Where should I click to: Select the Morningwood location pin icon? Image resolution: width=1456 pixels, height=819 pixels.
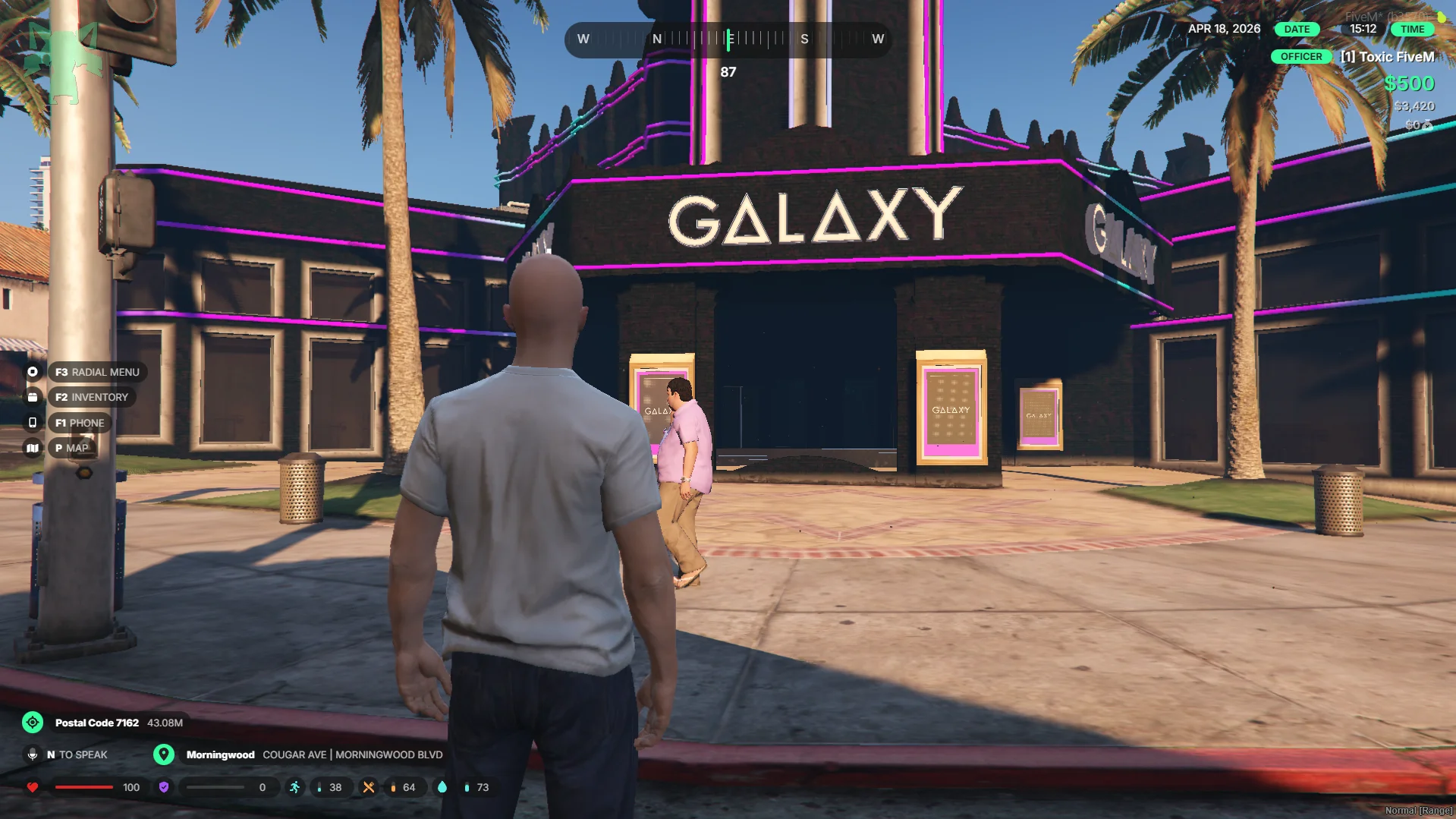(x=164, y=754)
